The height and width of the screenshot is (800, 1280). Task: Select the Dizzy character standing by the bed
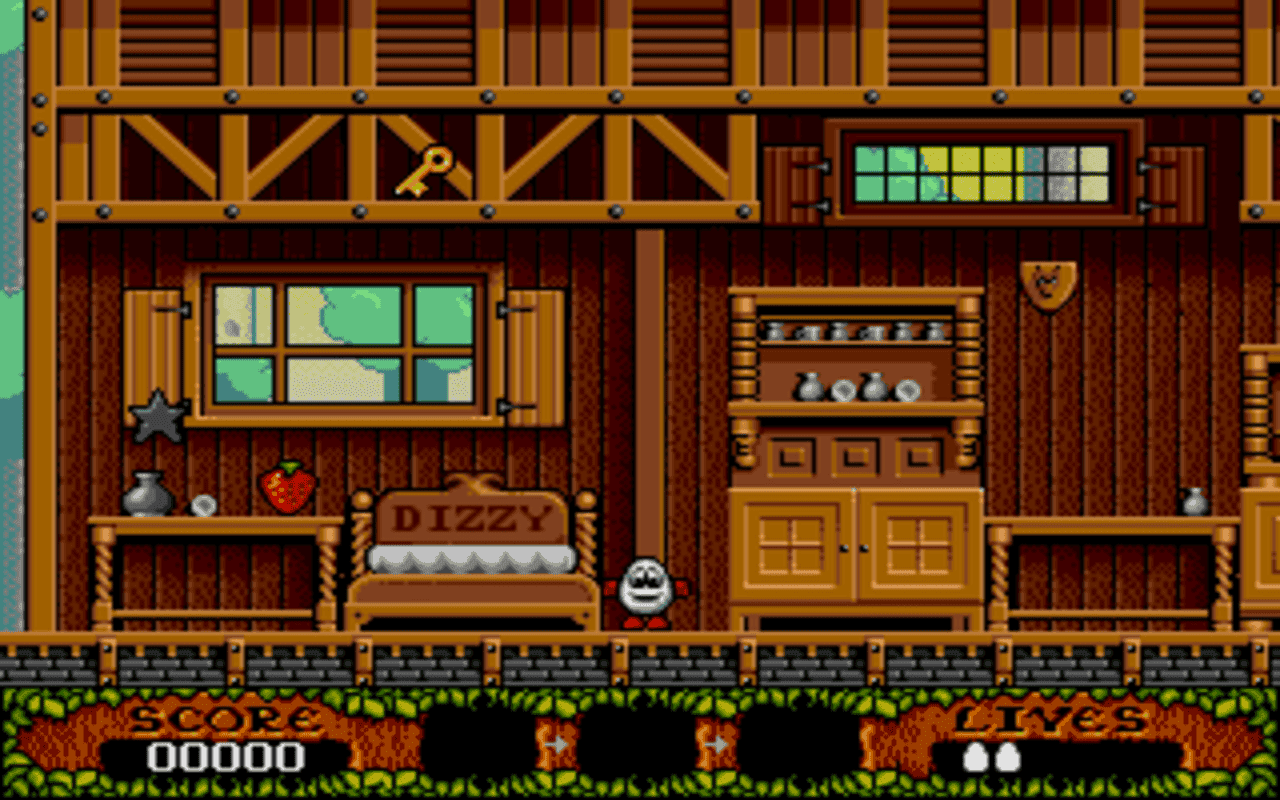pos(645,590)
